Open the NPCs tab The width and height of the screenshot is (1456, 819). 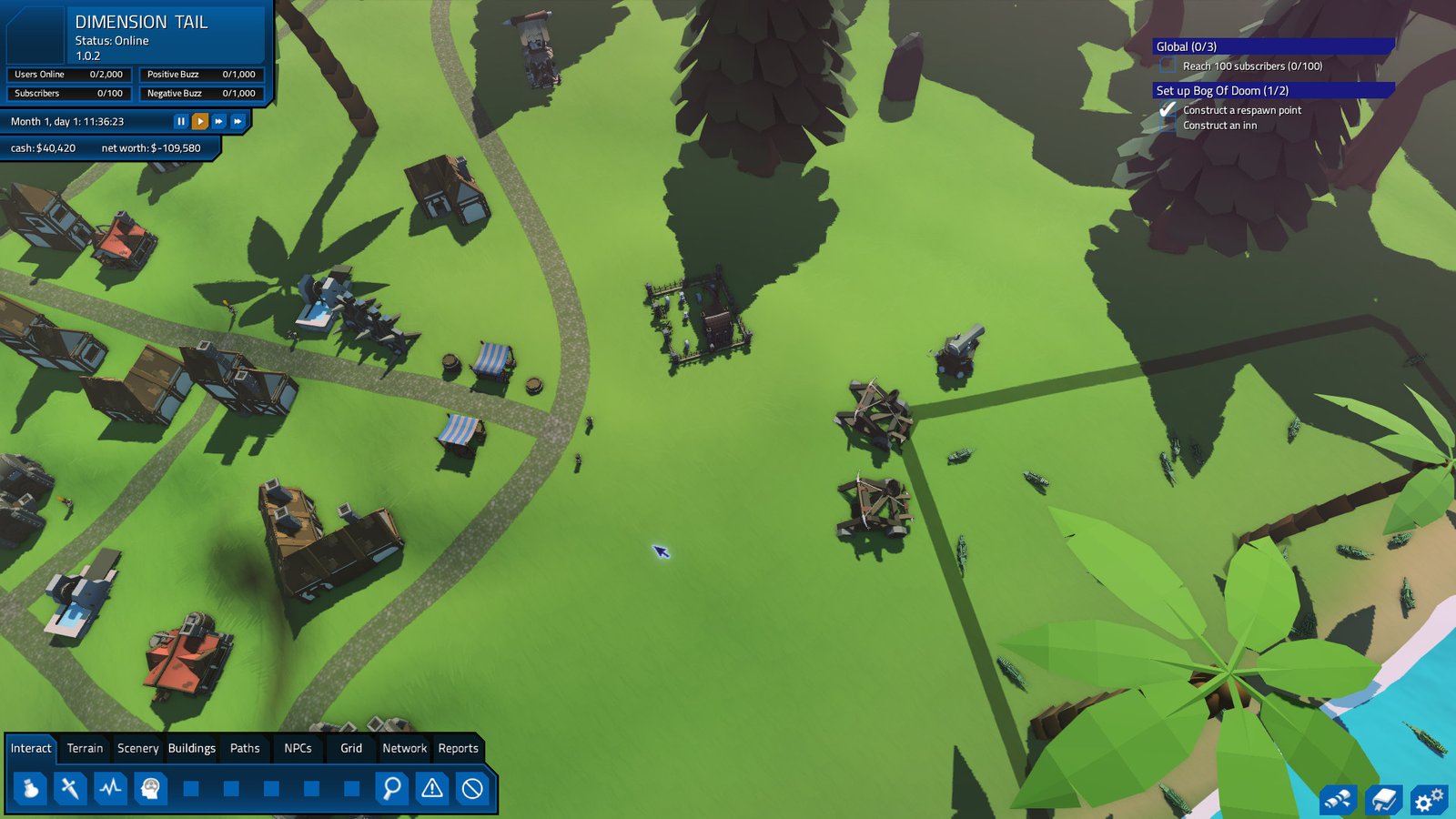(x=298, y=748)
